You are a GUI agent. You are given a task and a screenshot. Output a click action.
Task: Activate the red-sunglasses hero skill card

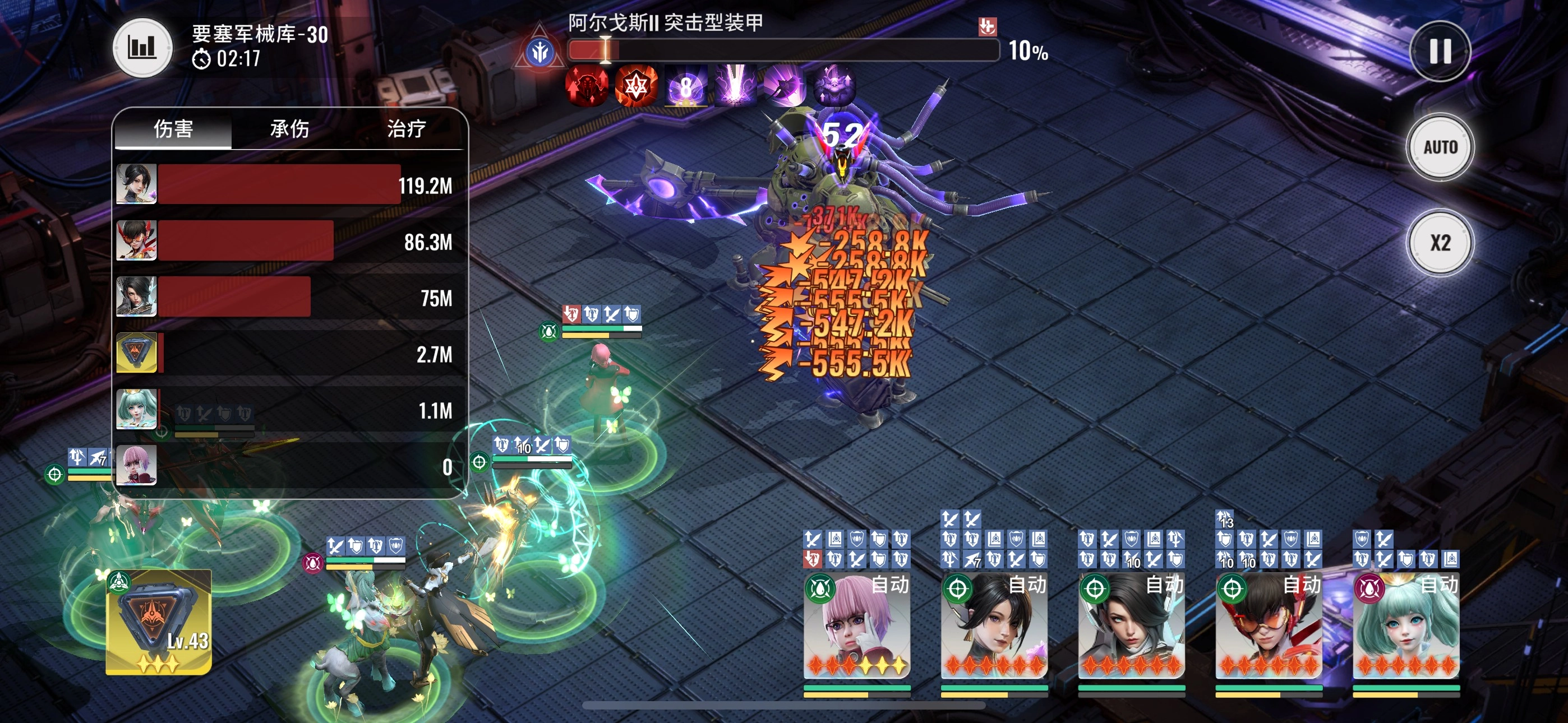coord(1269,627)
